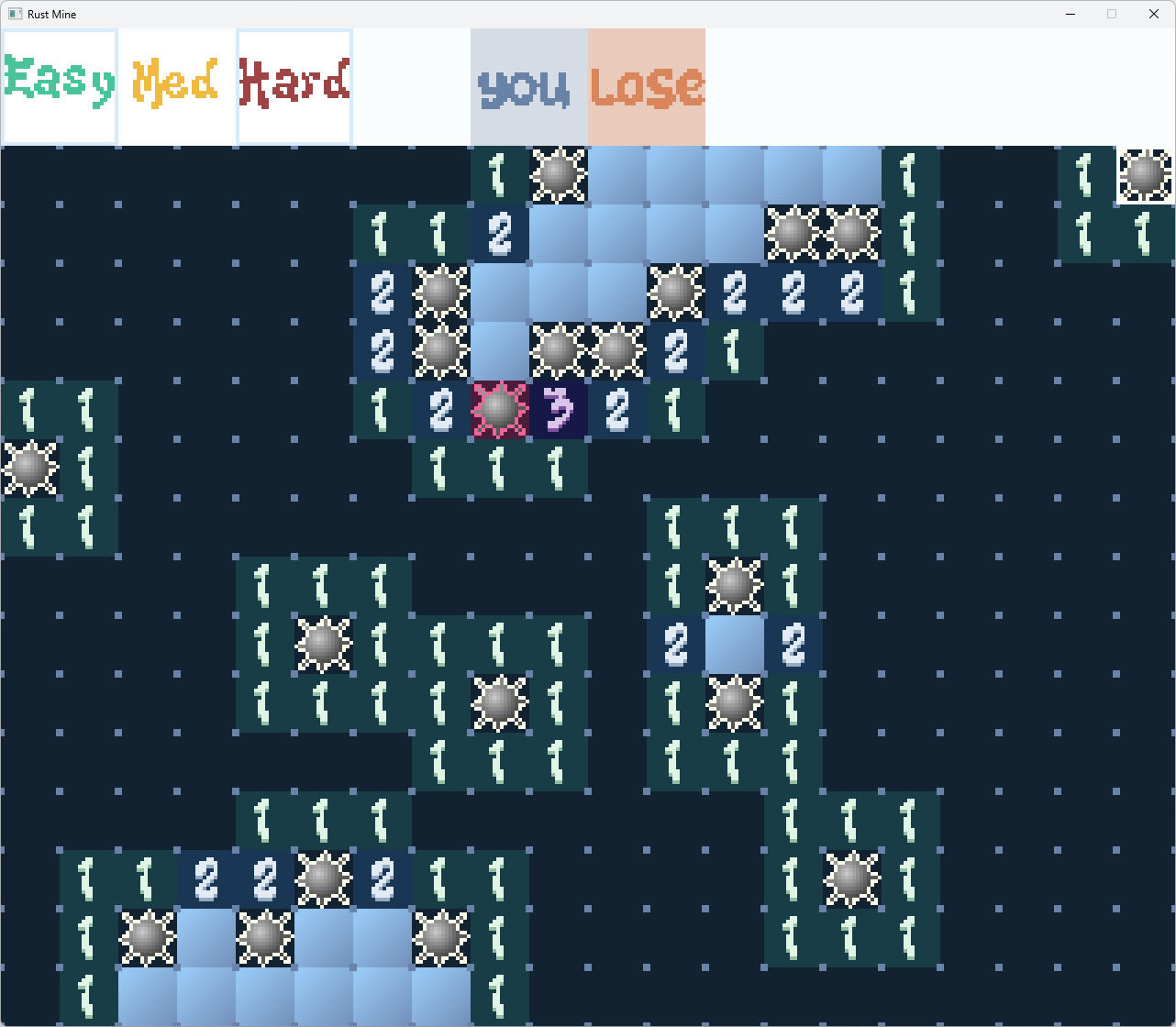Switch difficulty to Med

(176, 85)
